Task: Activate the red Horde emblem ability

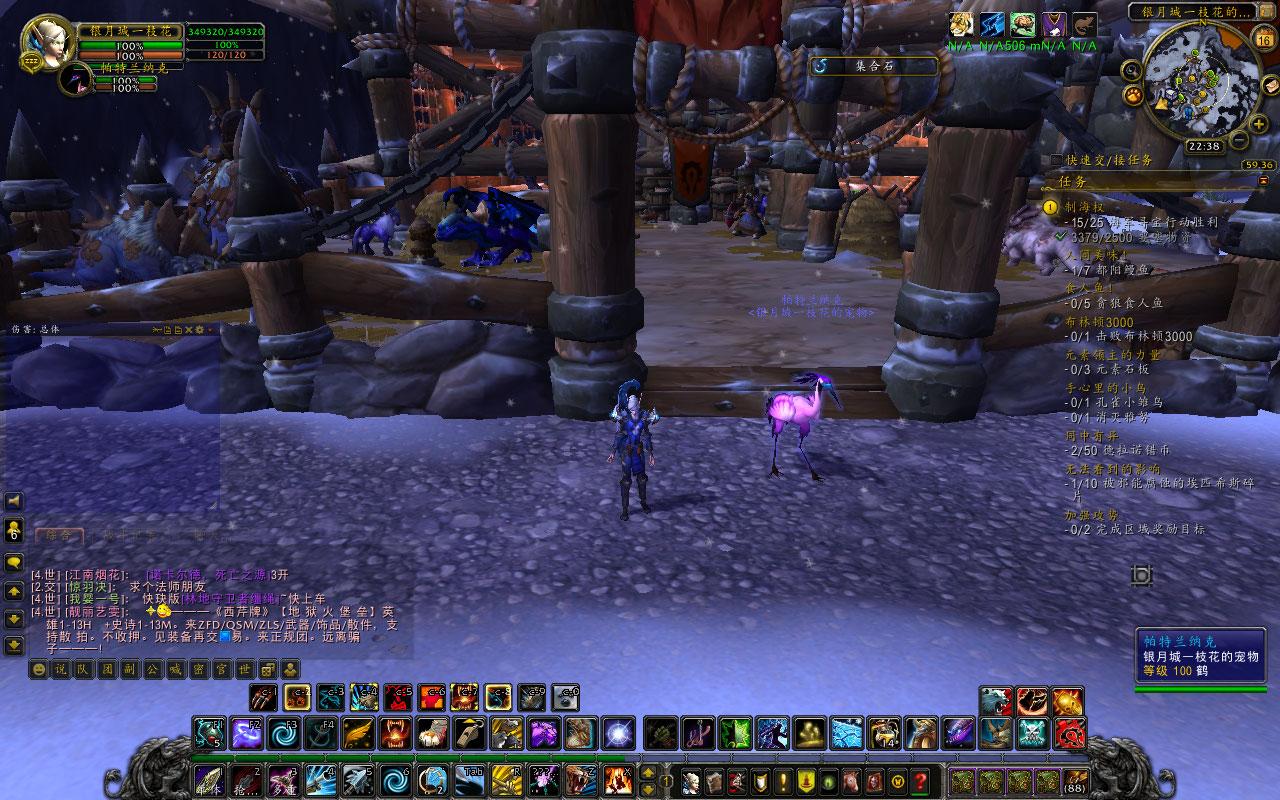Action: point(1068,734)
